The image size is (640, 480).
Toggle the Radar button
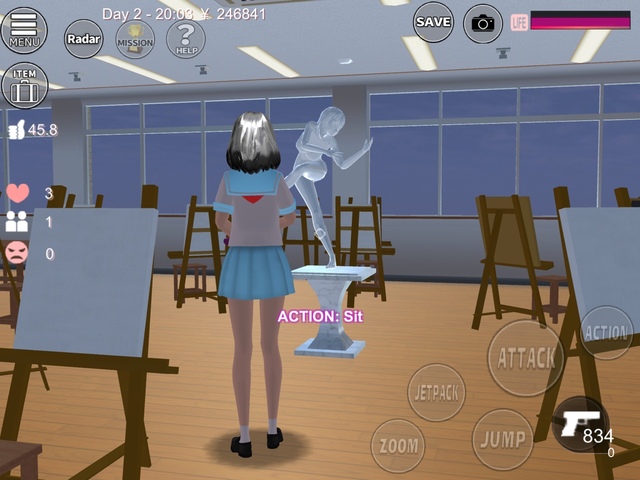tap(84, 39)
